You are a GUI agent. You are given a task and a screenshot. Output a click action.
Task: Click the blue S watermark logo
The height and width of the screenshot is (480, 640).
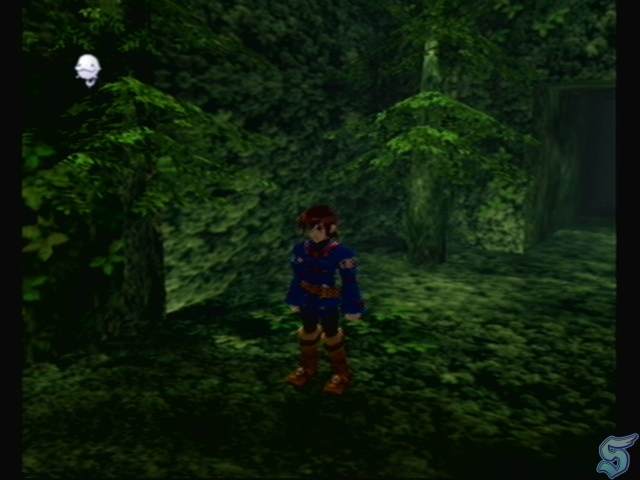point(617,456)
